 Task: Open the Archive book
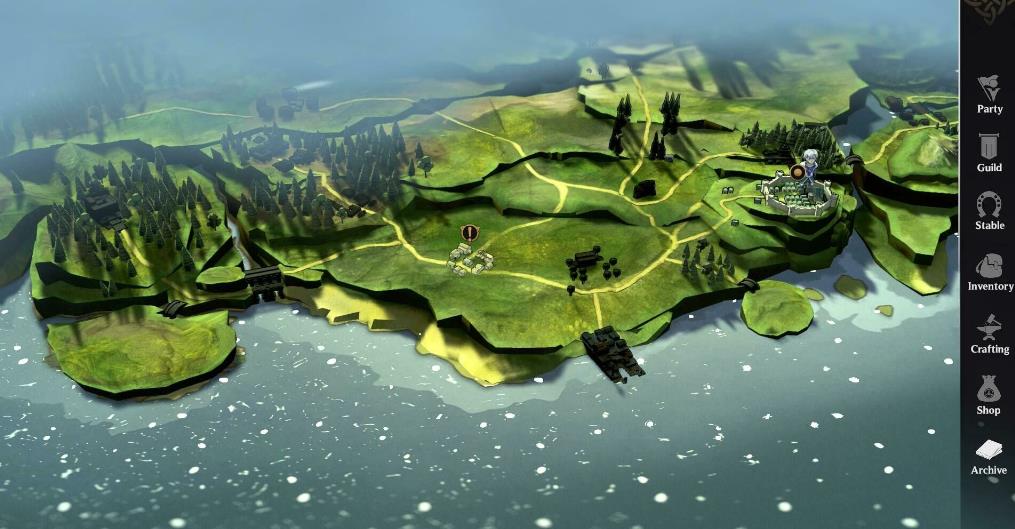coord(989,455)
